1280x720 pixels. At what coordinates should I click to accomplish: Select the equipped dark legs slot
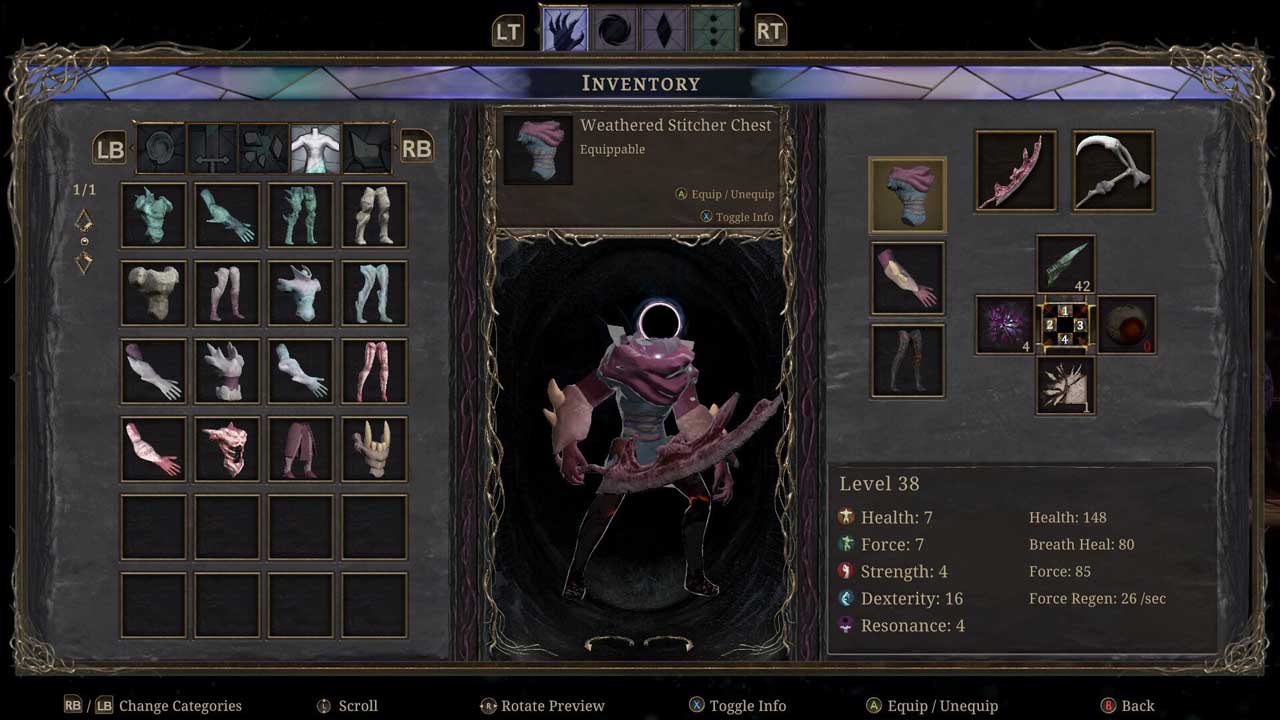pos(908,360)
